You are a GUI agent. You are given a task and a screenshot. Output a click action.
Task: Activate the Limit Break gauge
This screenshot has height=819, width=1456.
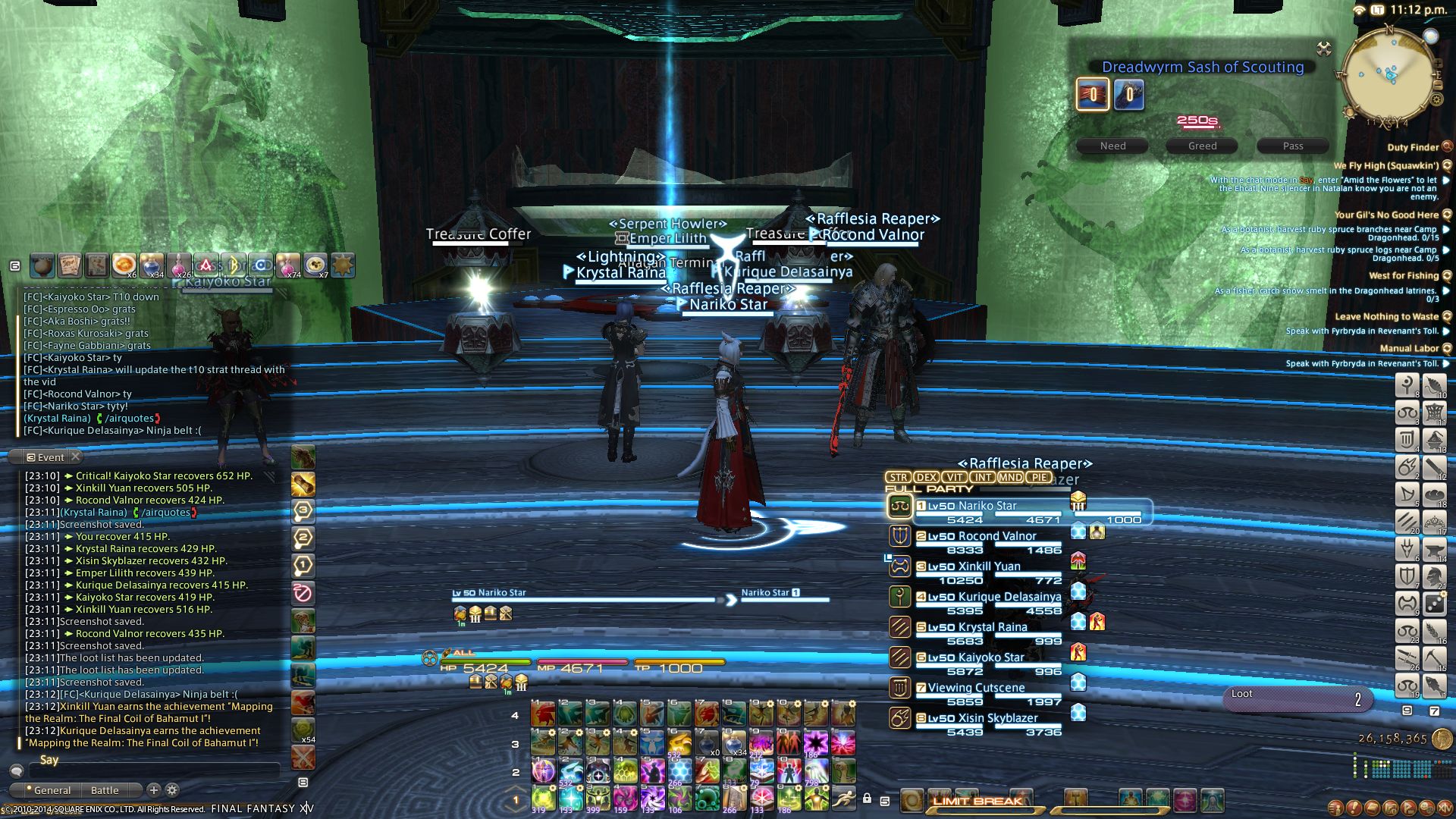tap(977, 801)
